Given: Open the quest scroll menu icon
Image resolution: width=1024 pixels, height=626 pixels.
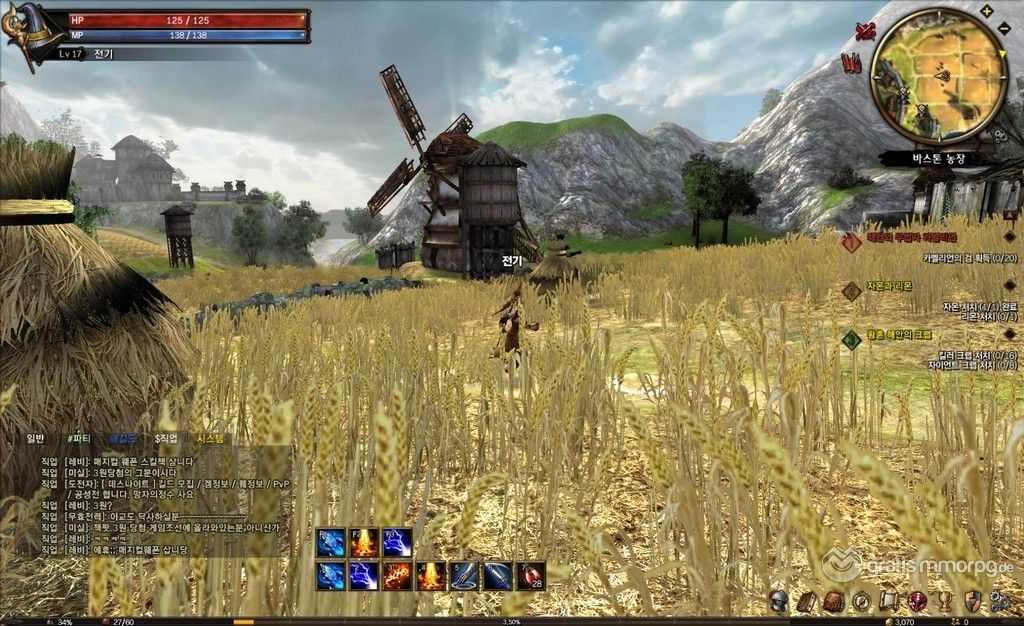Looking at the screenshot, I should click(x=888, y=602).
